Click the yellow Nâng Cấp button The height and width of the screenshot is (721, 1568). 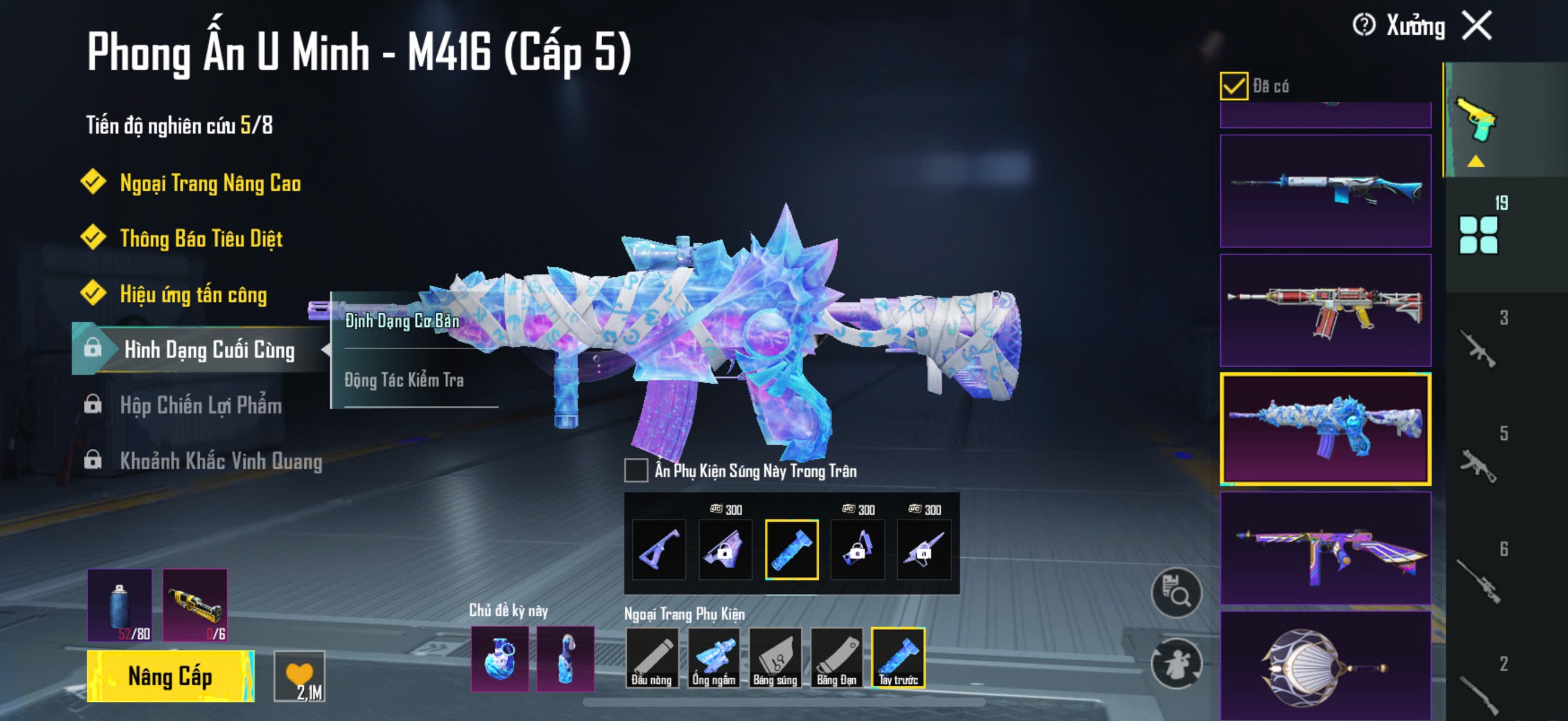coord(170,676)
